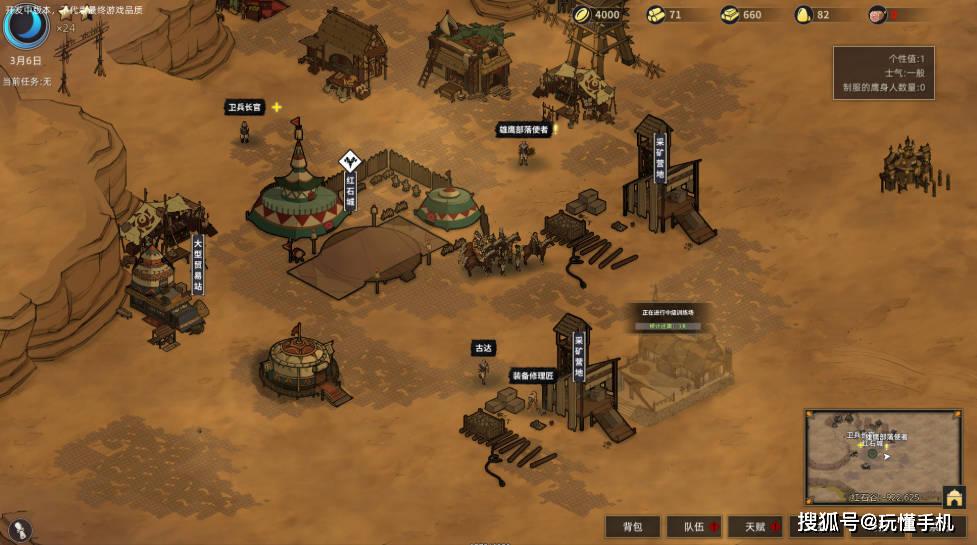Click the yellow home building icon by minimap
Viewport: 977px width, 545px height.
coord(954,497)
